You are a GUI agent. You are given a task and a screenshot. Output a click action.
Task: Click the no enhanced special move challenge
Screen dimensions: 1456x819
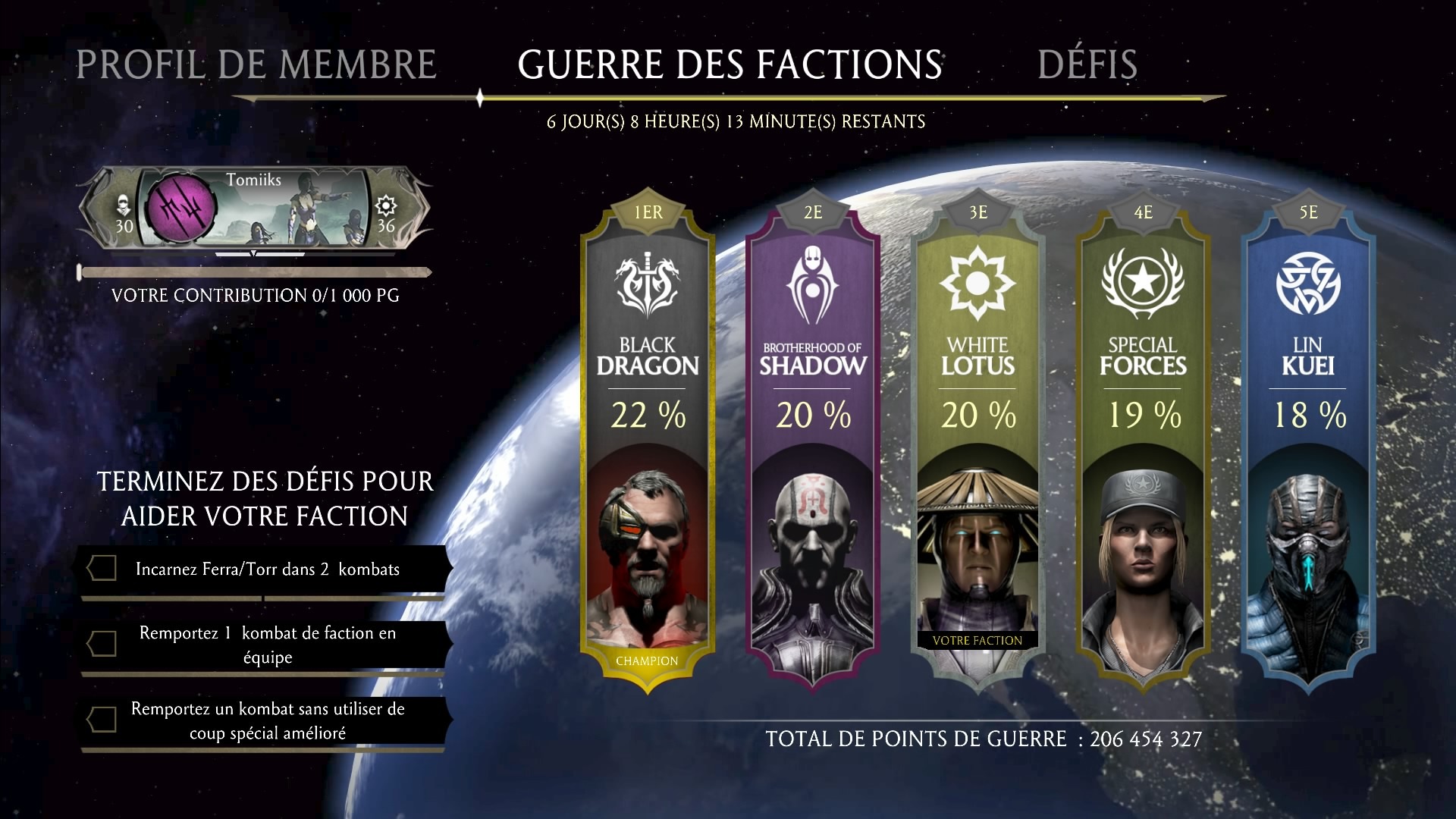(x=265, y=720)
